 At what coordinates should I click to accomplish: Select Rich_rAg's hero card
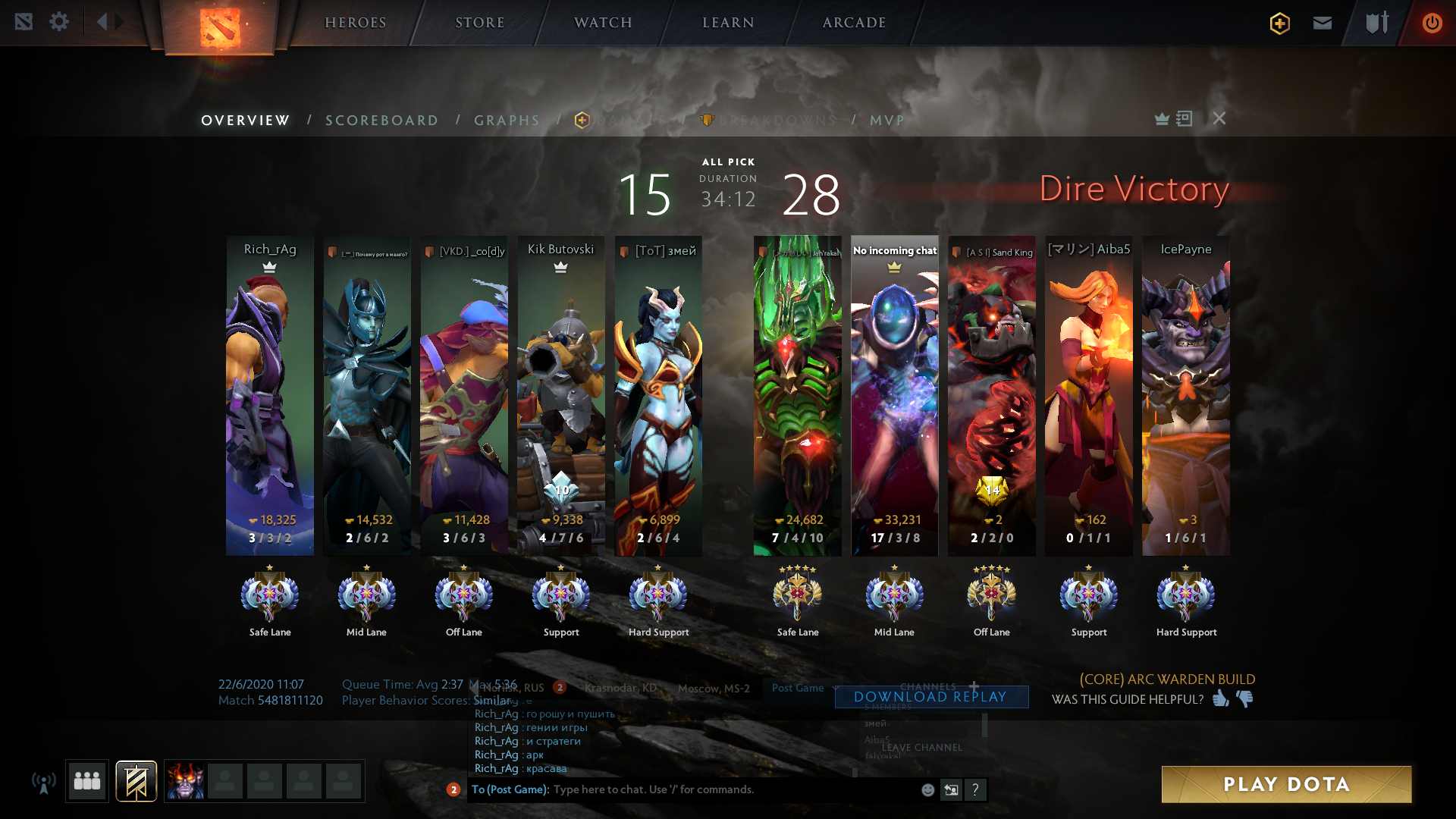[x=270, y=394]
